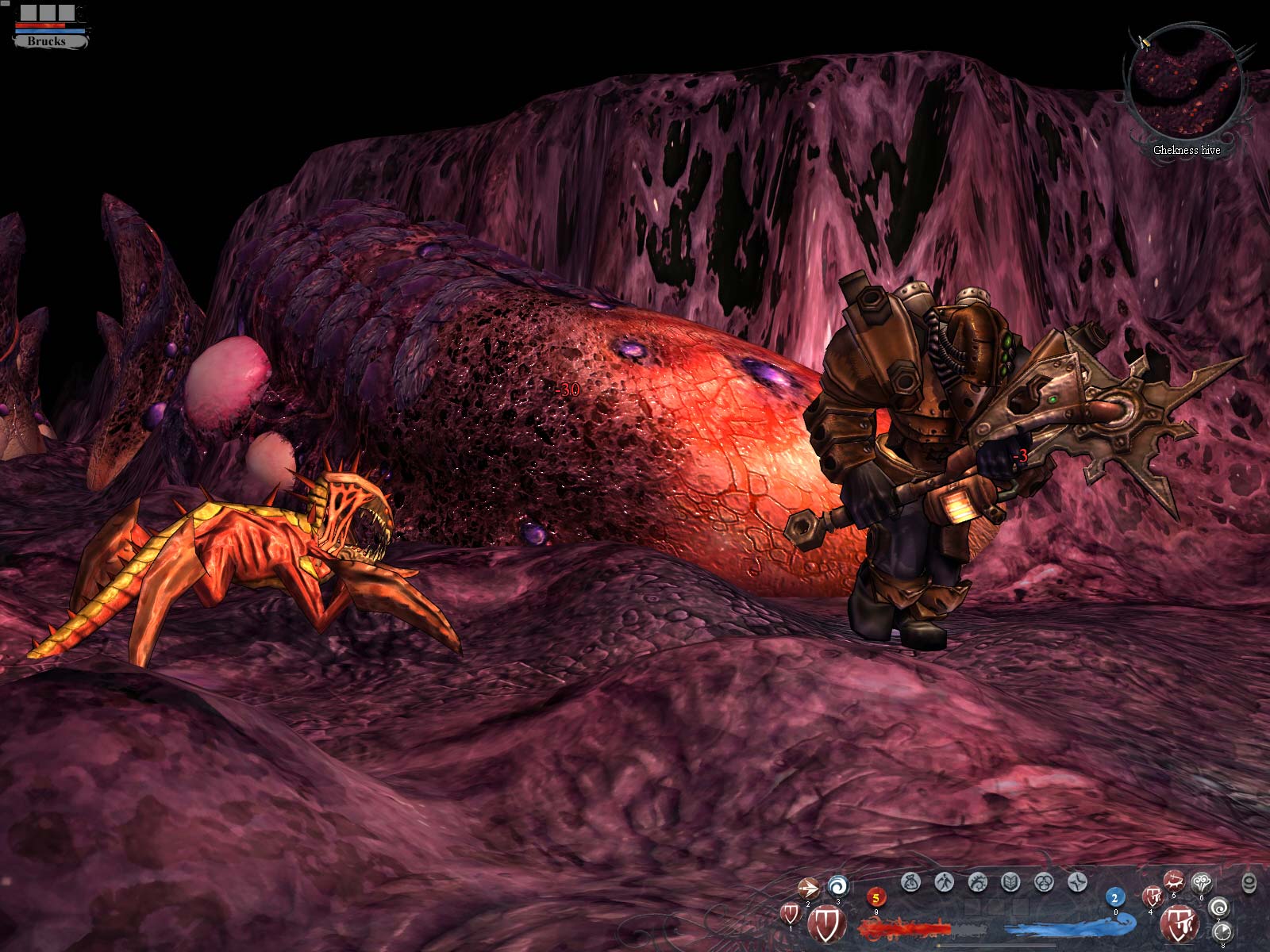Viewport: 1270px width, 952px height.
Task: Use the blue mana potion with count 2
Action: 1114,898
